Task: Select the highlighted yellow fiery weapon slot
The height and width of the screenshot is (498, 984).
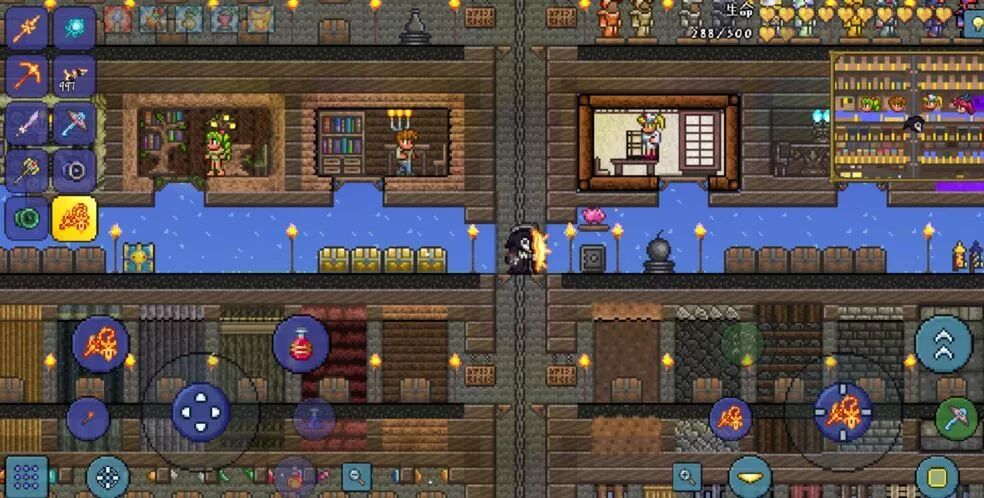Action: [74, 218]
